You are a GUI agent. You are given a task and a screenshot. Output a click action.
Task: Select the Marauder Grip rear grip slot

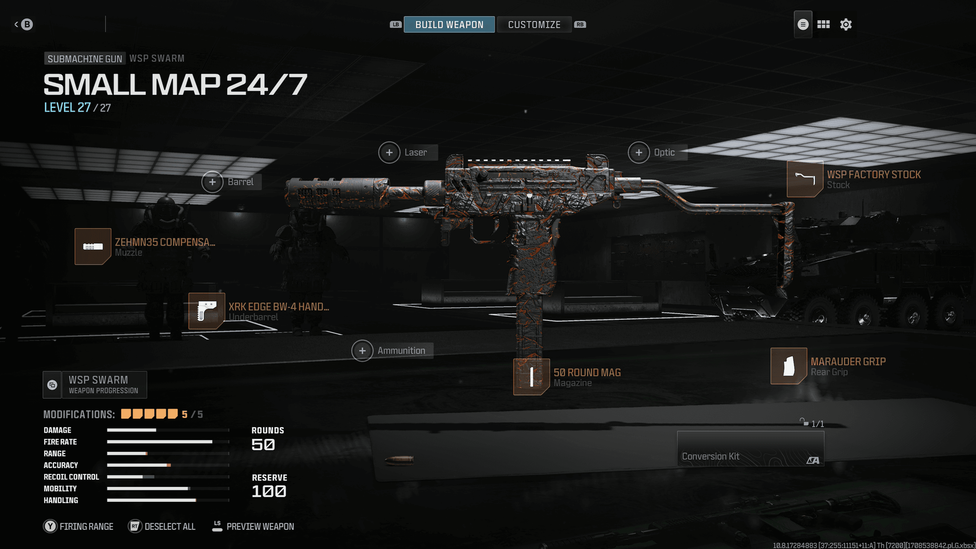coord(789,366)
